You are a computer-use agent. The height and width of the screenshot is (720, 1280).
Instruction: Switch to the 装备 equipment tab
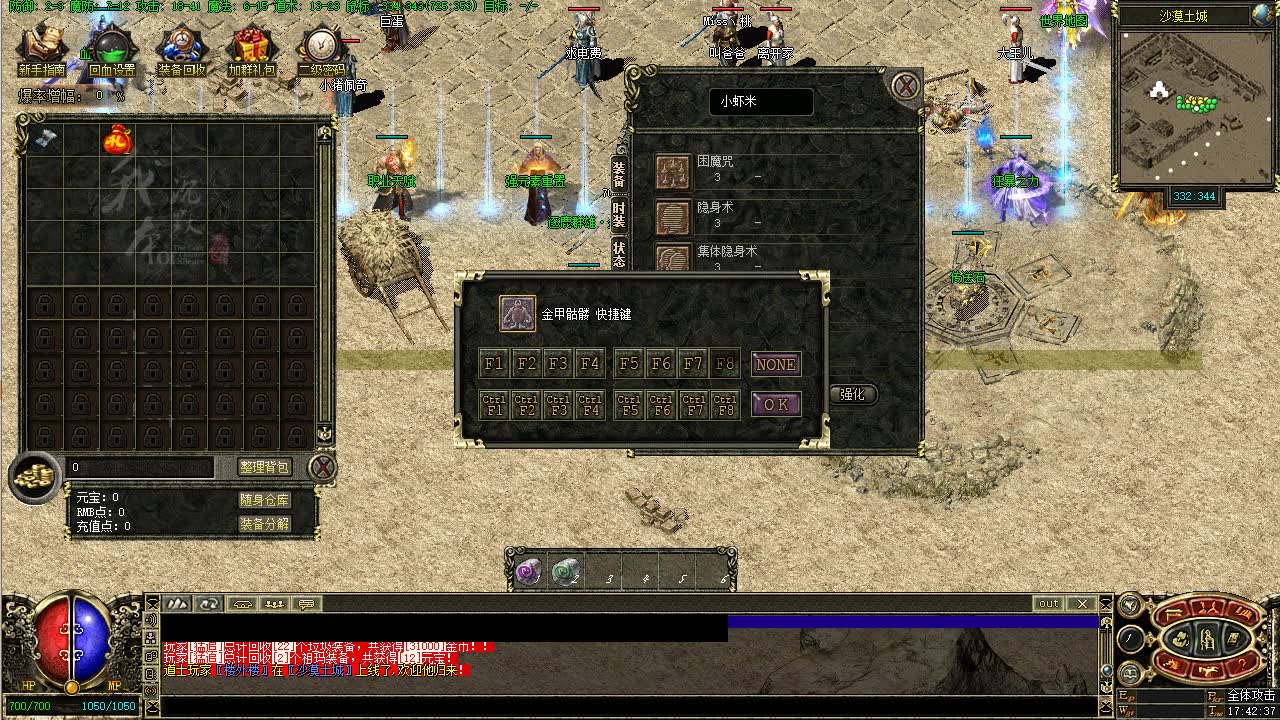pos(619,175)
